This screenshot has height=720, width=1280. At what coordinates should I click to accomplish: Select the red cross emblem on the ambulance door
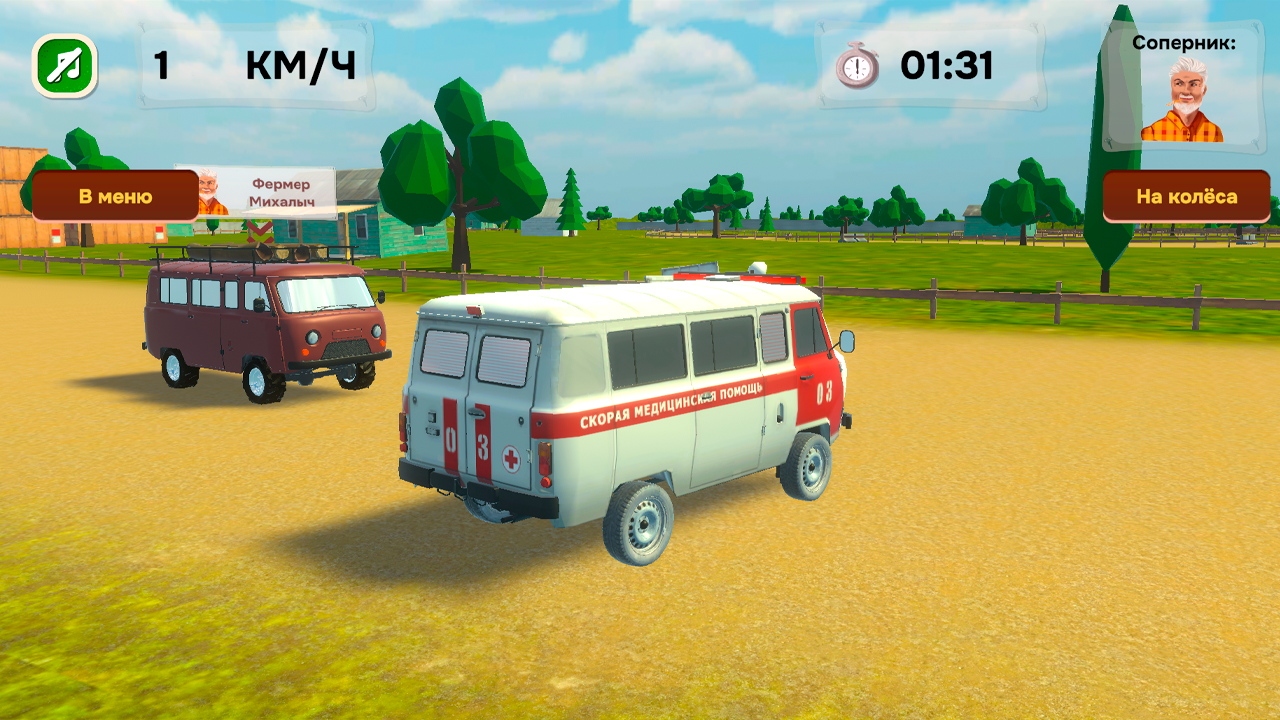click(x=510, y=458)
